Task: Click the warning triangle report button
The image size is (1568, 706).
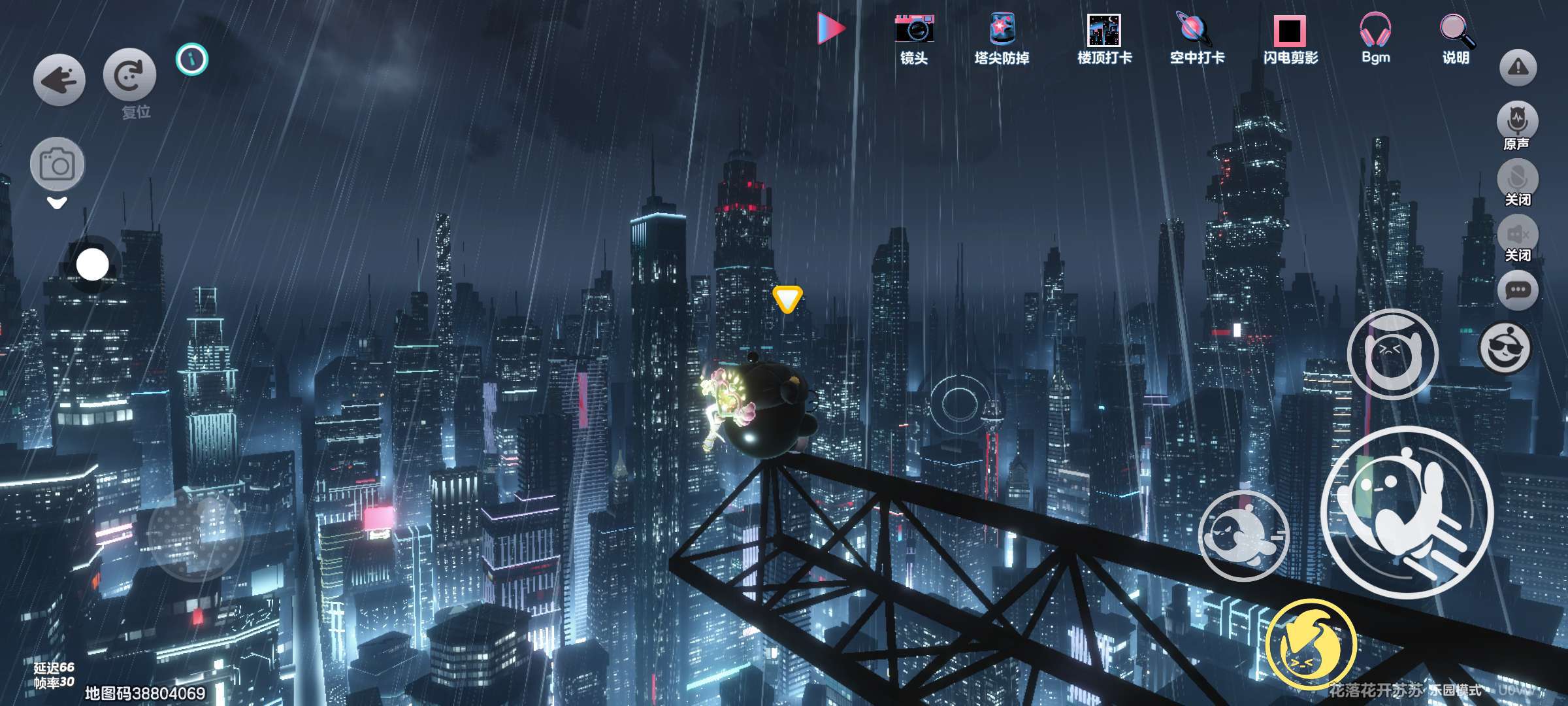Action: click(1518, 67)
